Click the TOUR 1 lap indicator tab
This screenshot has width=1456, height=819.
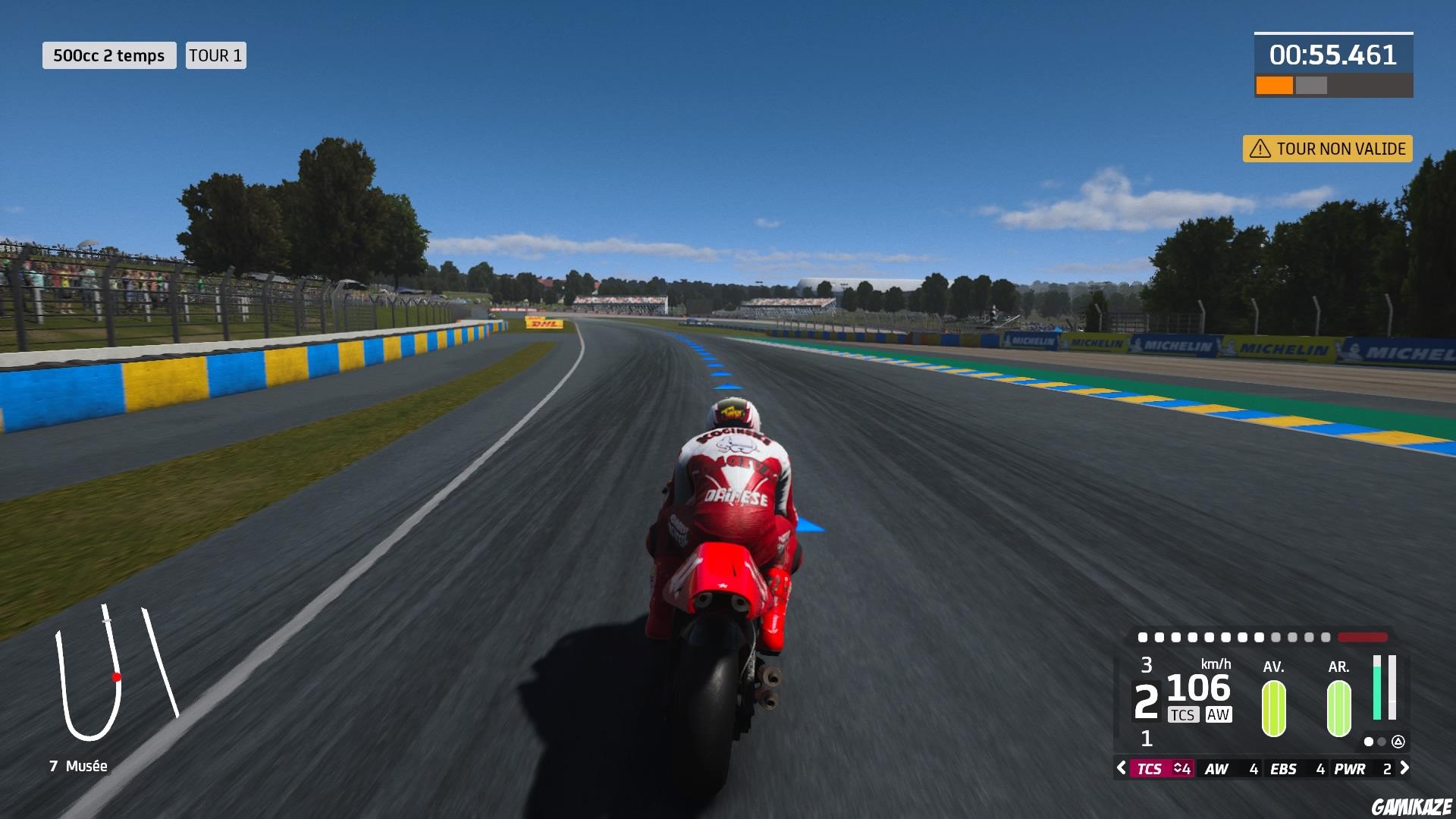tap(215, 55)
